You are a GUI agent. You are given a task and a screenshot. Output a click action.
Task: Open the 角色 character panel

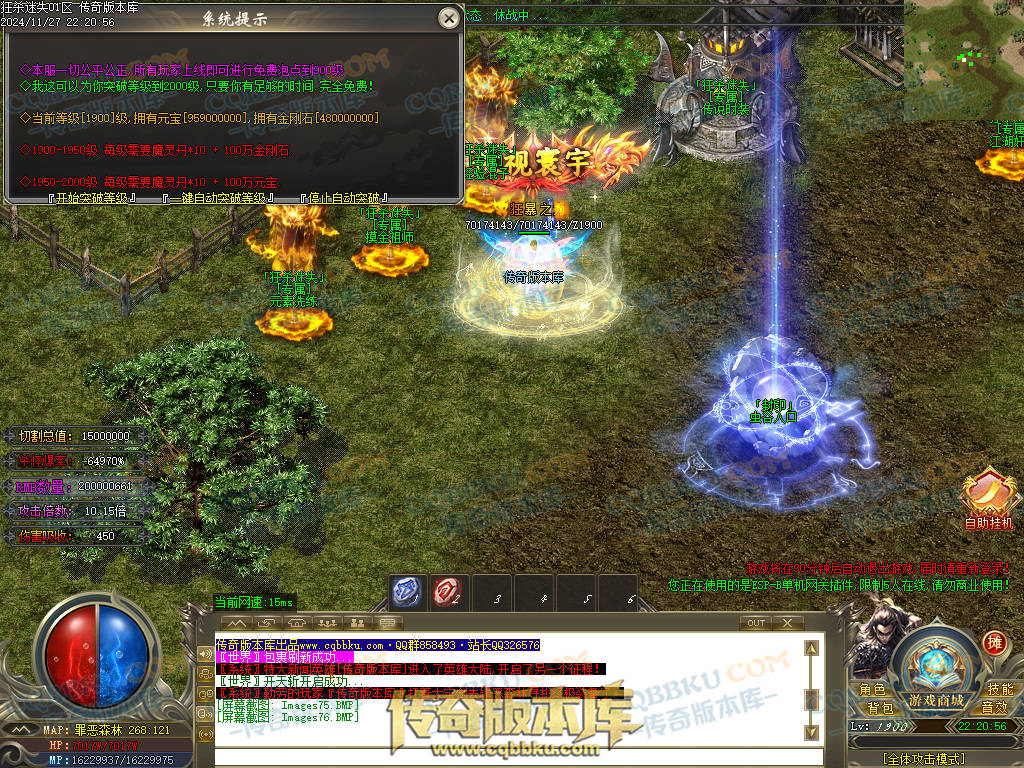872,690
